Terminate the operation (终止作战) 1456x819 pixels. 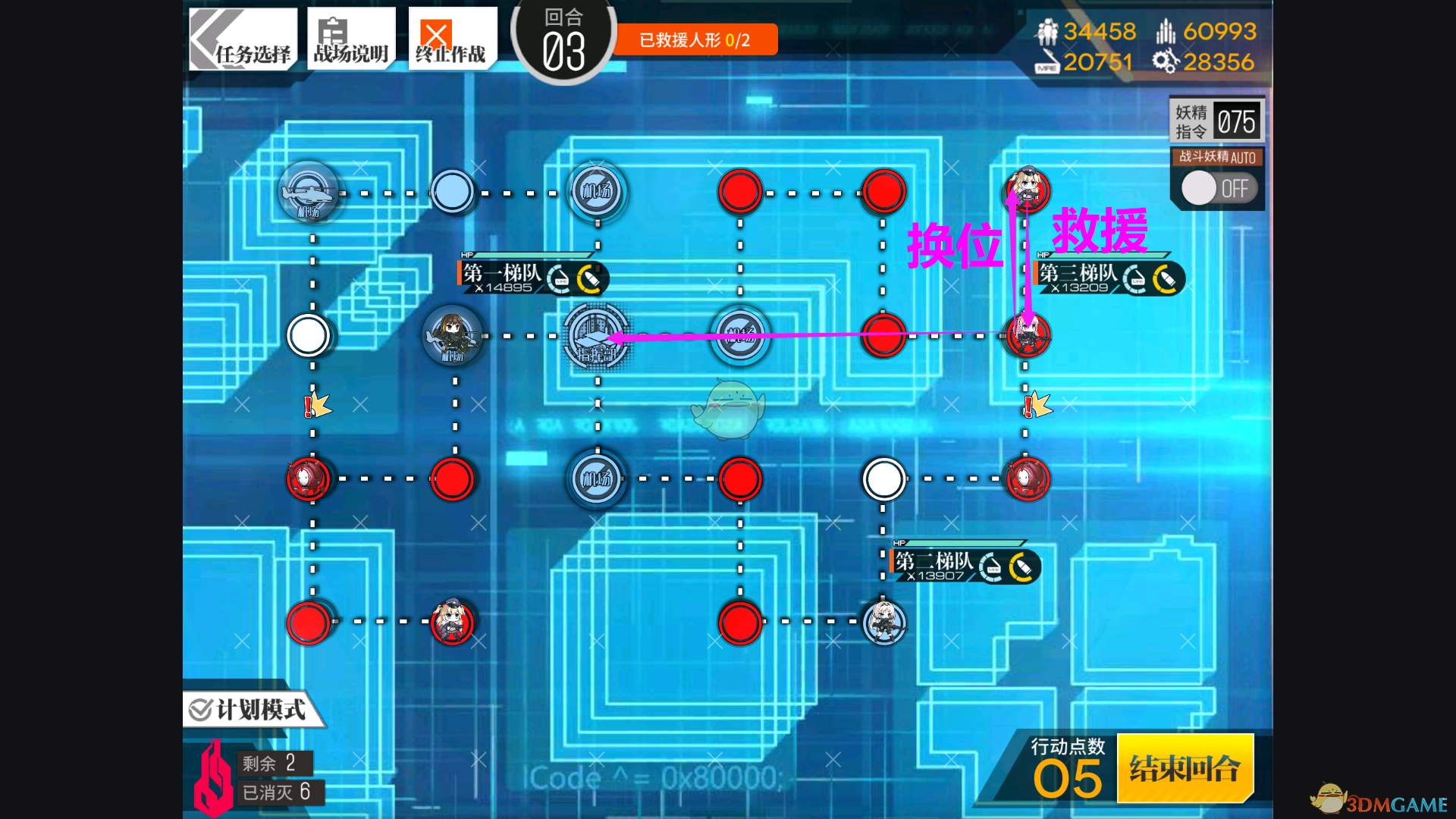[x=452, y=39]
